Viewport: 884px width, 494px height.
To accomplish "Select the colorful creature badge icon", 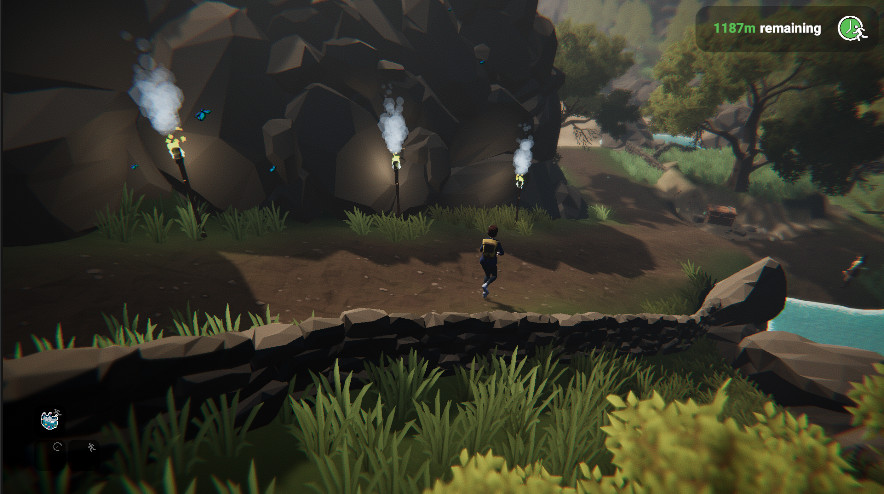I will [x=50, y=420].
